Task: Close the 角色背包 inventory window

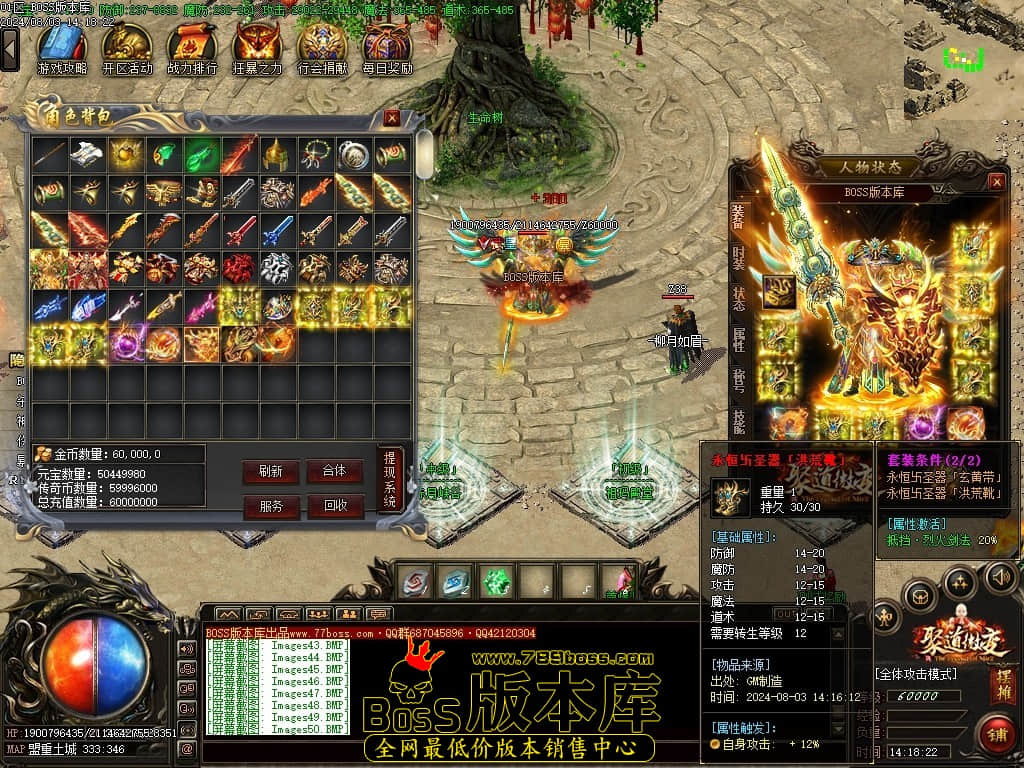Action: coord(392,118)
